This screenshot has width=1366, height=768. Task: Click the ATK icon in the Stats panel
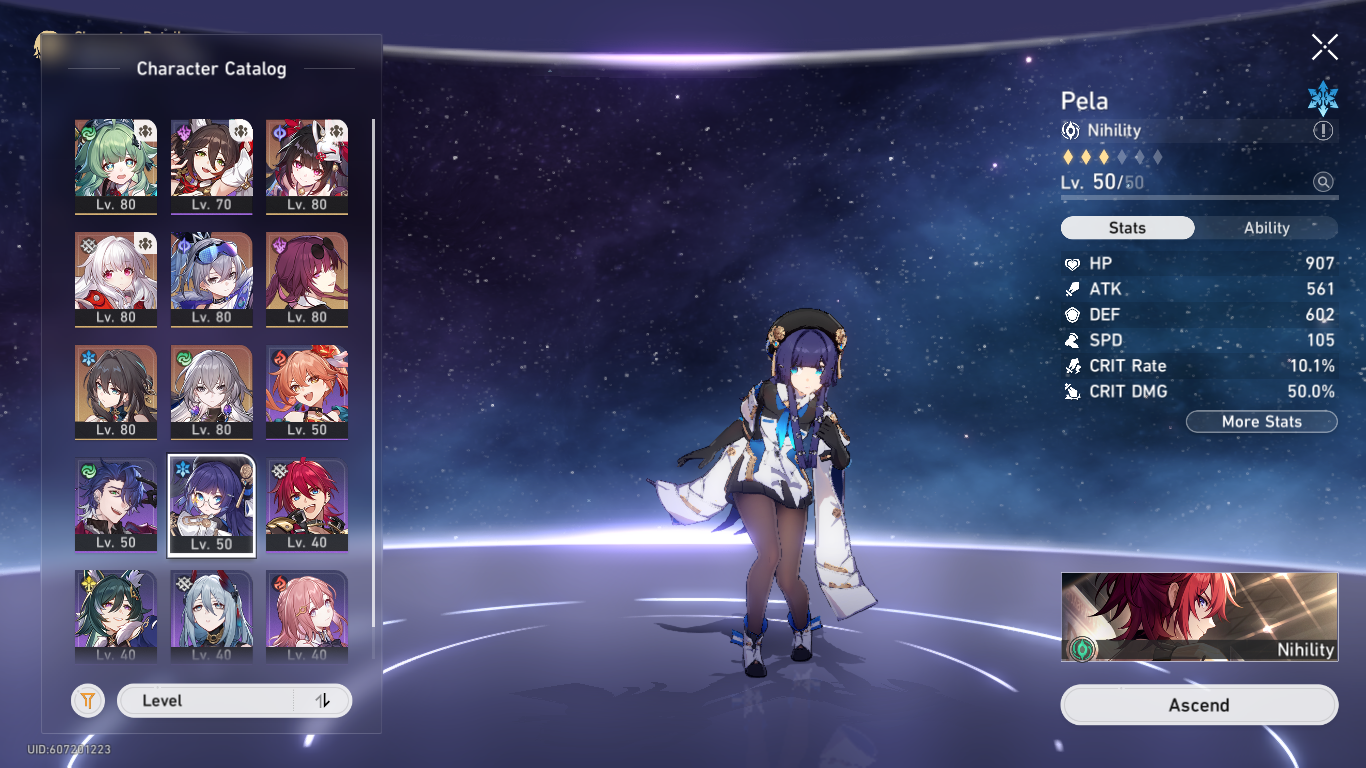[x=1072, y=289]
